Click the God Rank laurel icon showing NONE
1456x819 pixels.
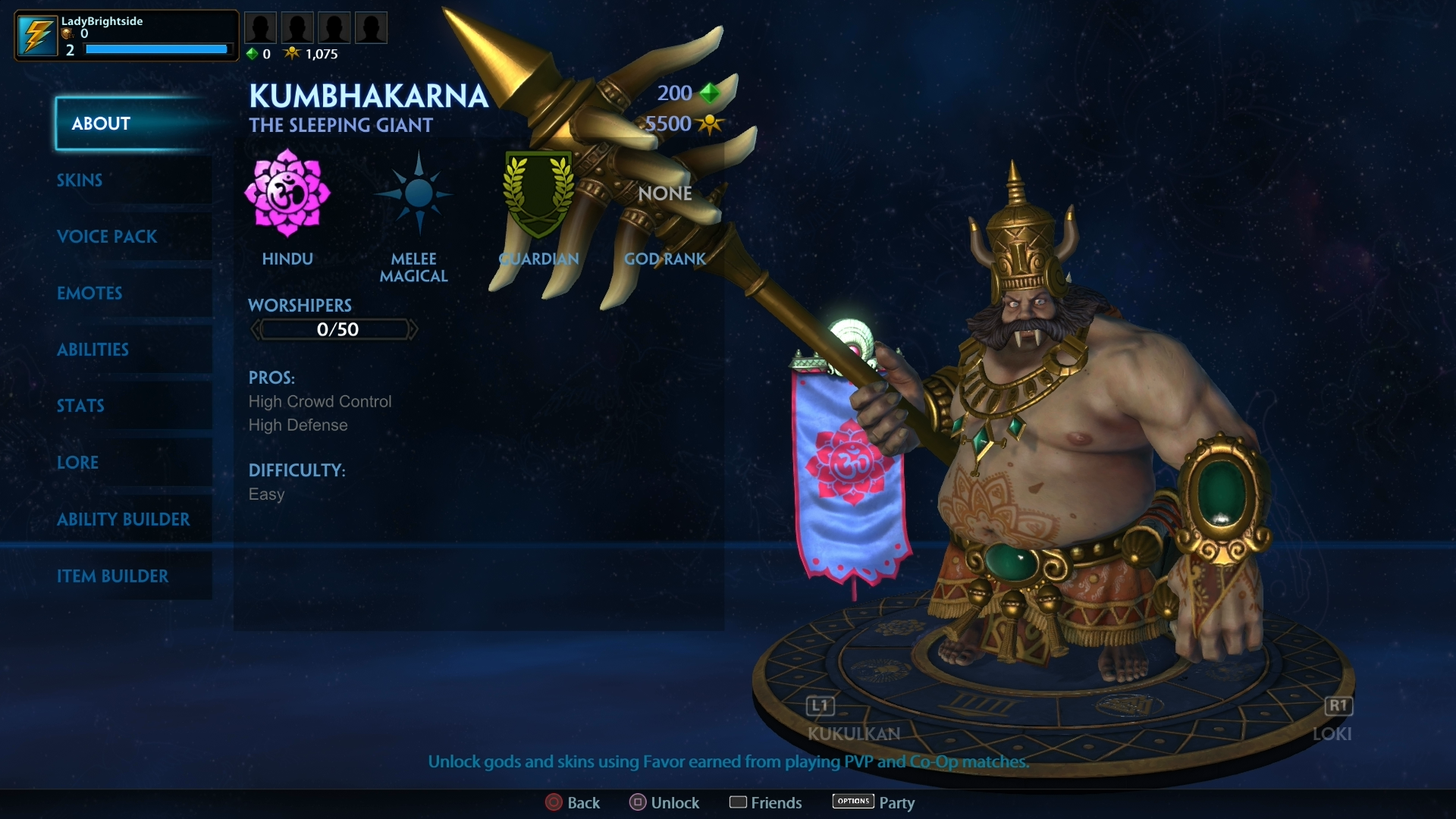(x=664, y=194)
